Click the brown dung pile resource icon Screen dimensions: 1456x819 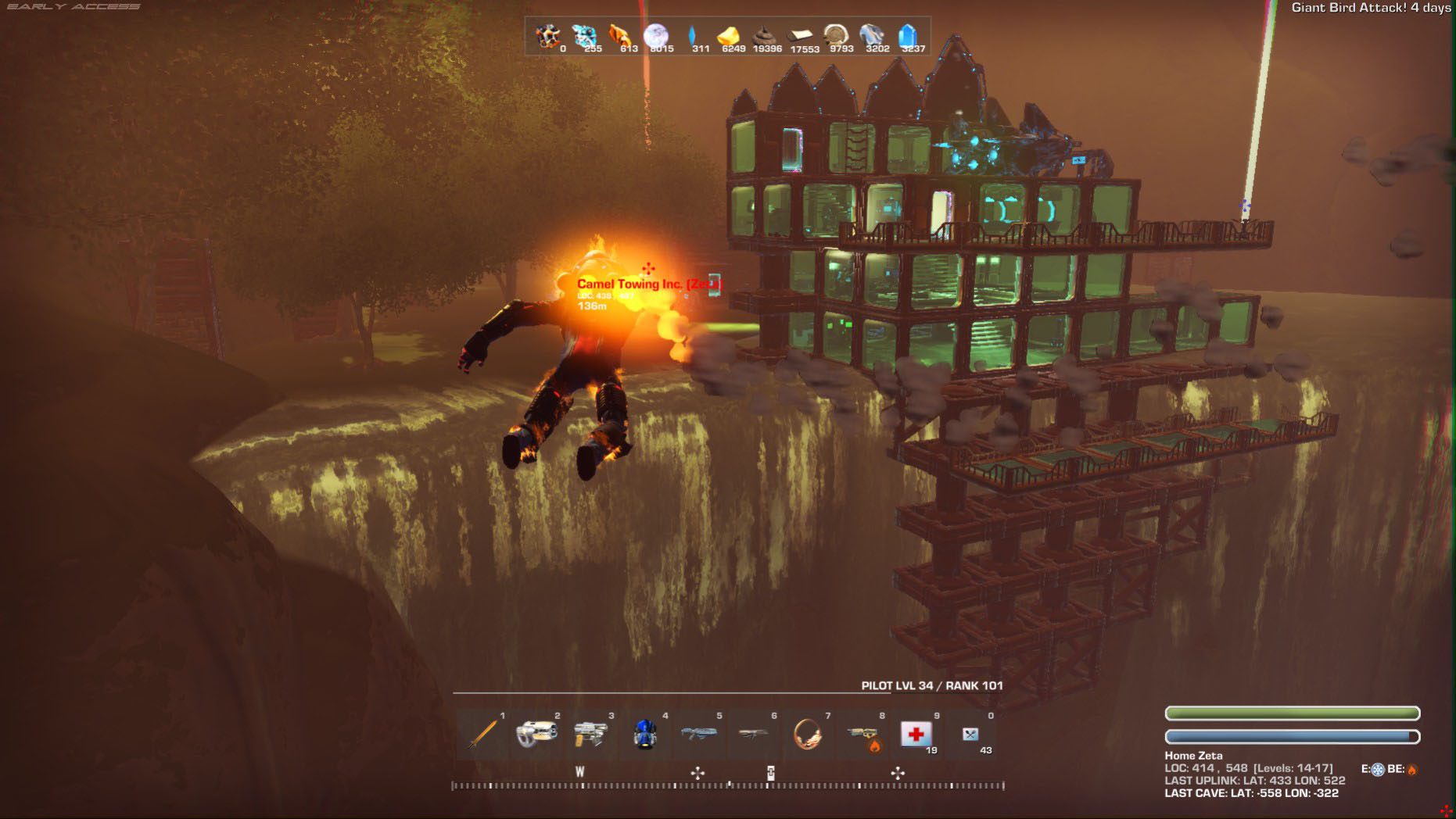(763, 36)
